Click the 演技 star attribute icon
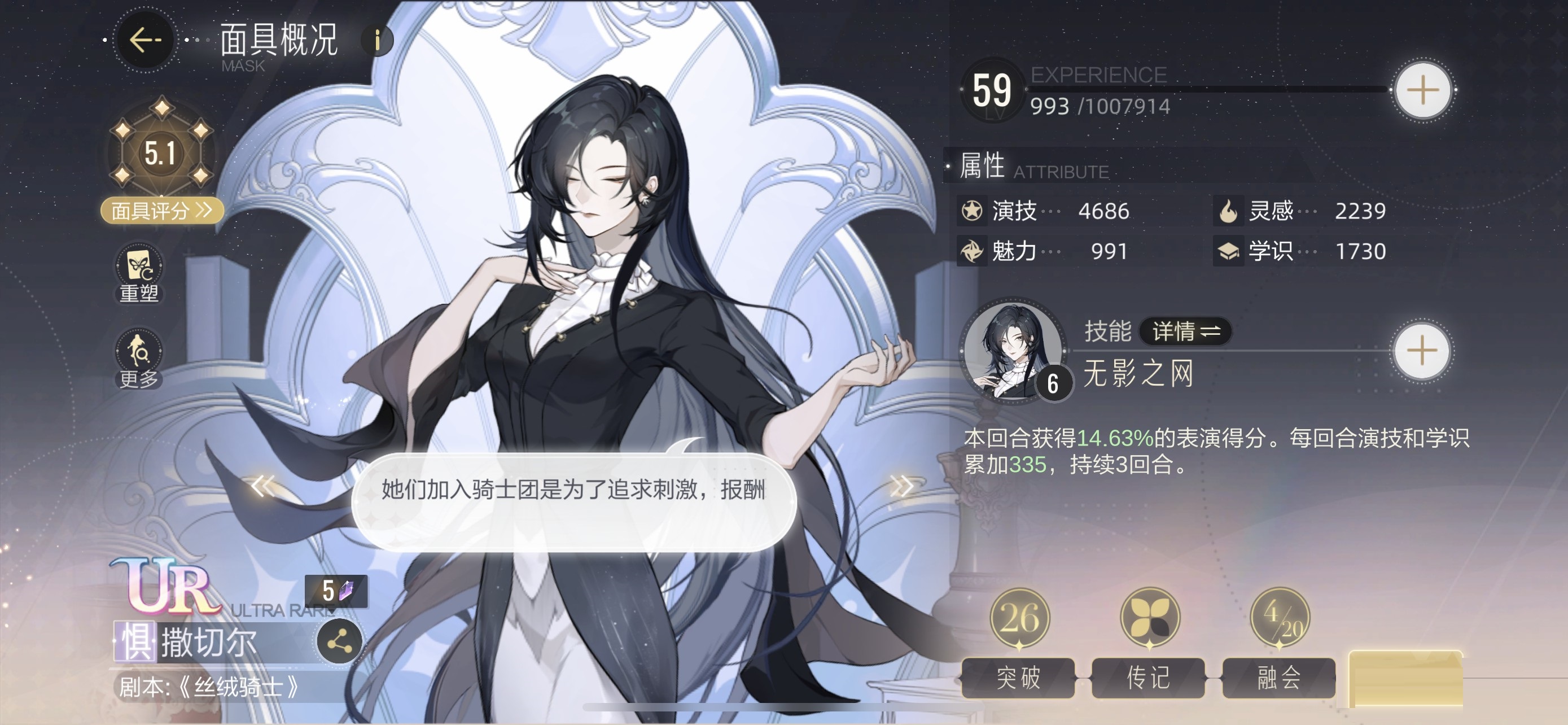This screenshot has width=1568, height=725. 971,210
